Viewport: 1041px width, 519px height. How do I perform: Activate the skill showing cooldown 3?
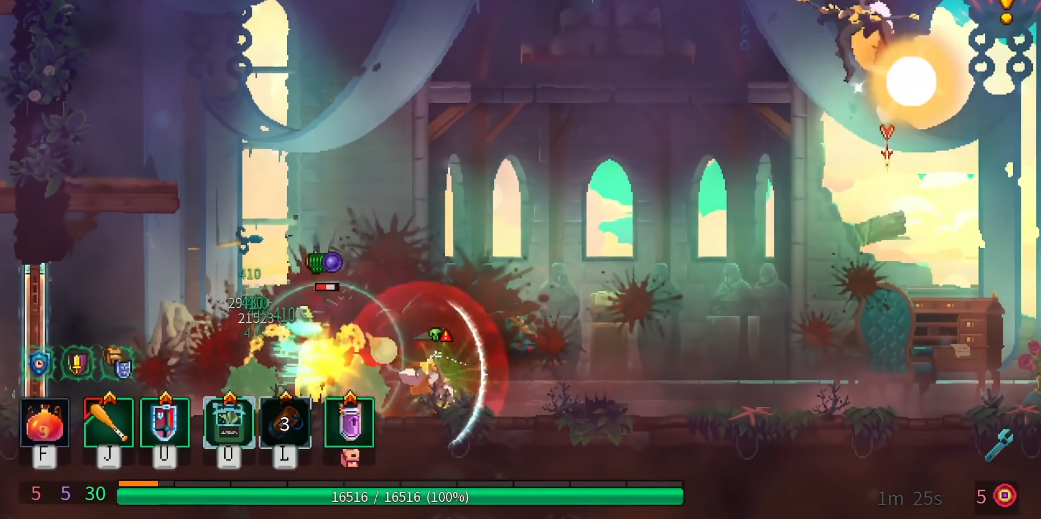coord(285,423)
